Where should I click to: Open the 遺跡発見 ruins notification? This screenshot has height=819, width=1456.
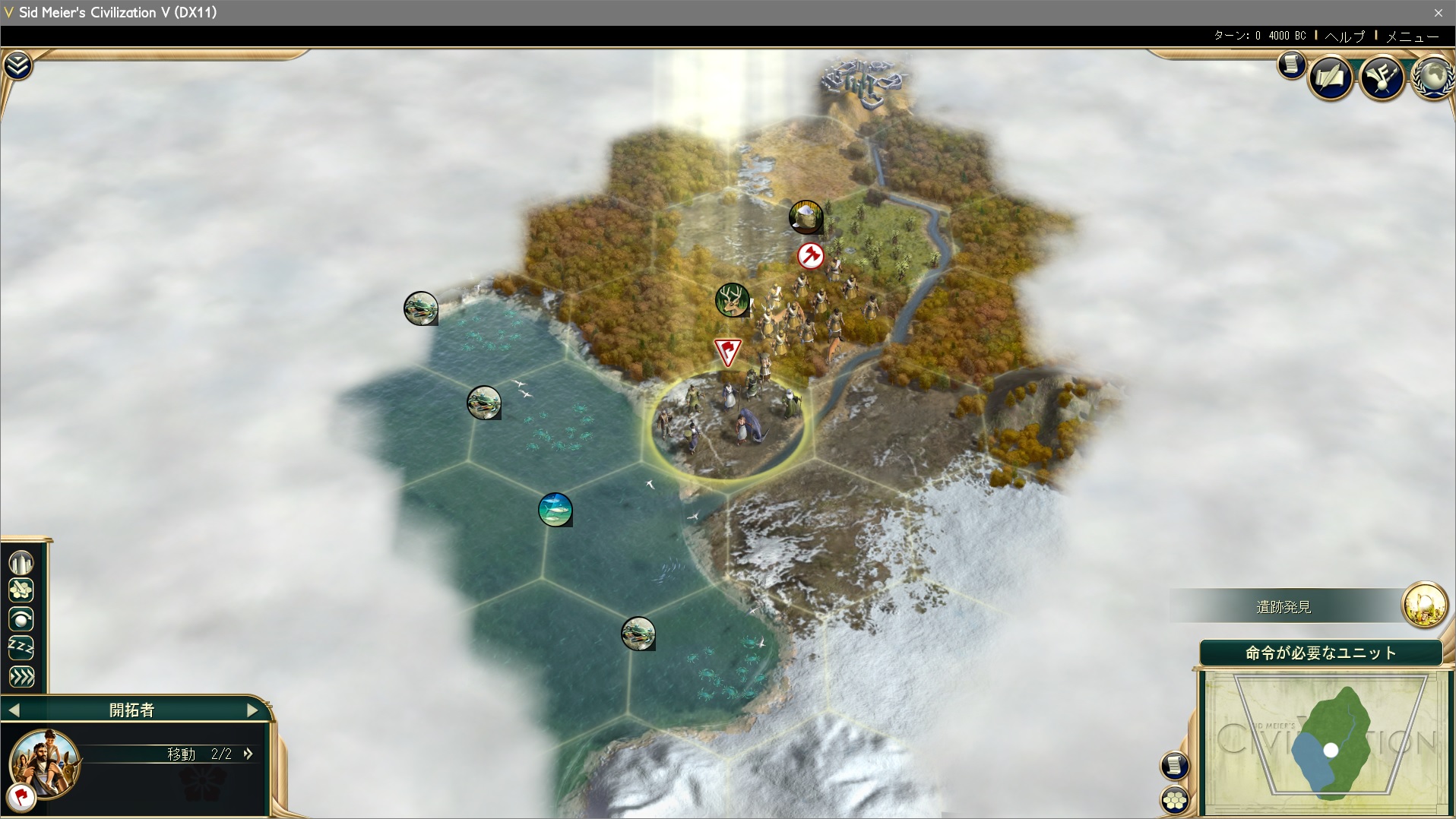(x=1424, y=606)
